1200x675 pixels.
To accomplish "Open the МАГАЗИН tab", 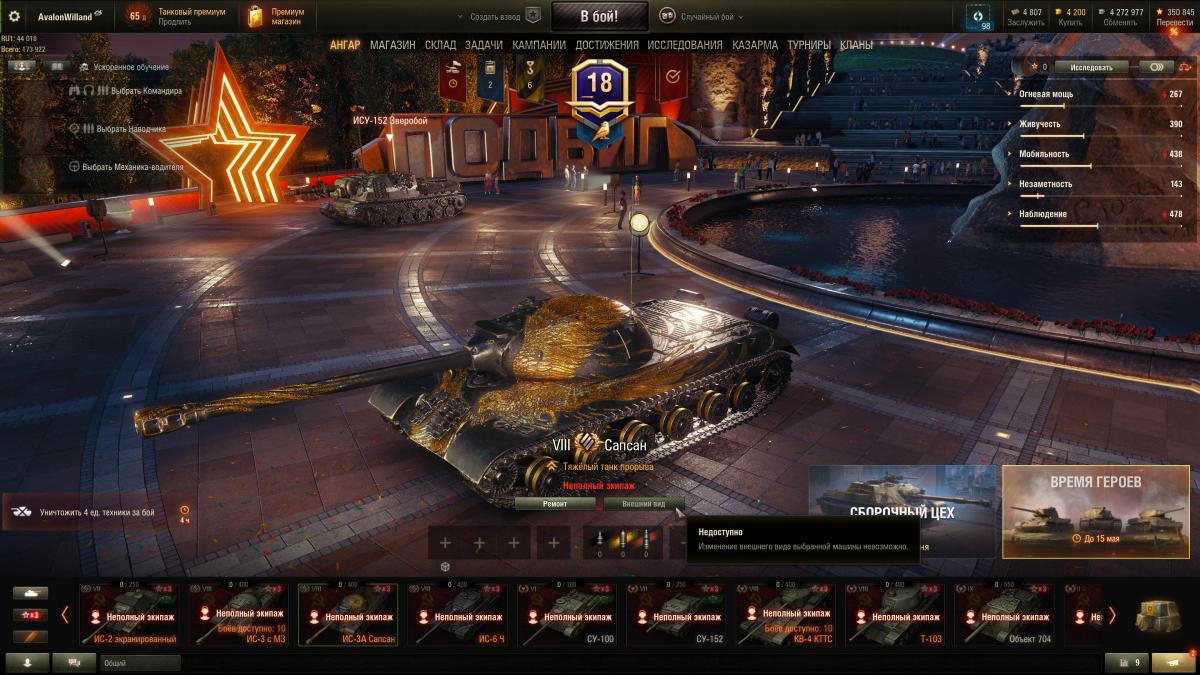I will [392, 45].
